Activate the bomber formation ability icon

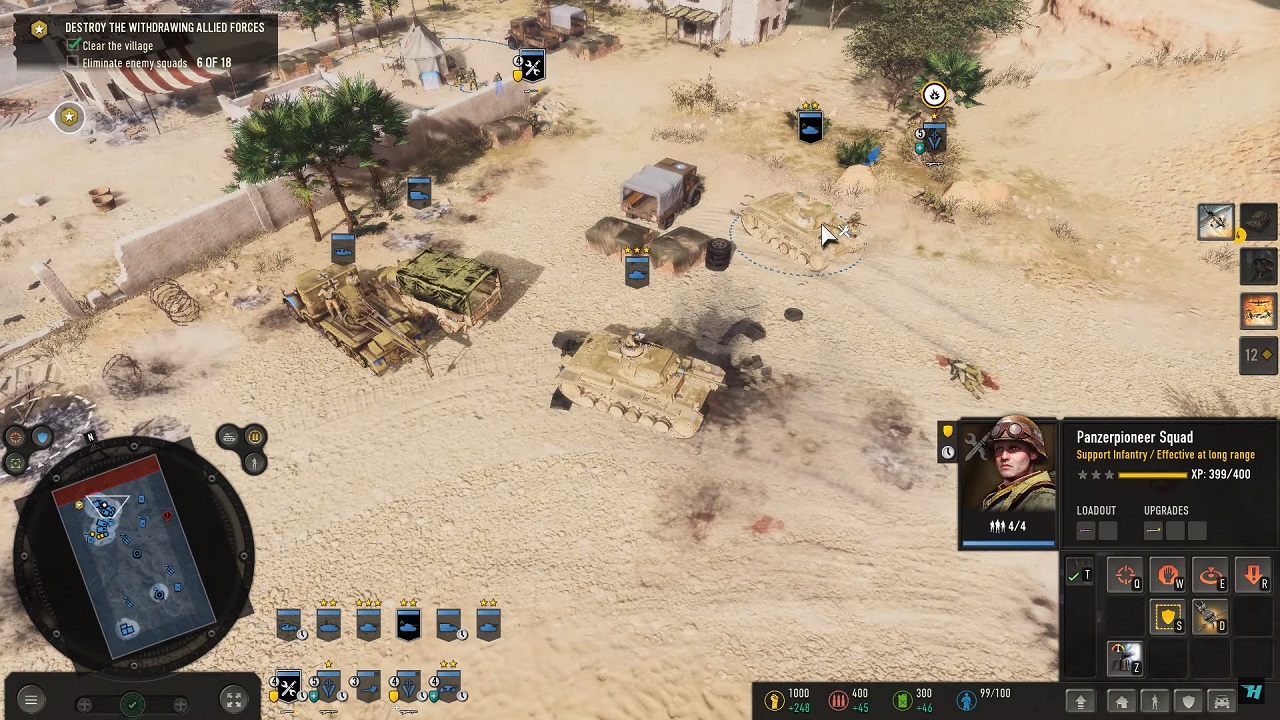[x=1258, y=311]
